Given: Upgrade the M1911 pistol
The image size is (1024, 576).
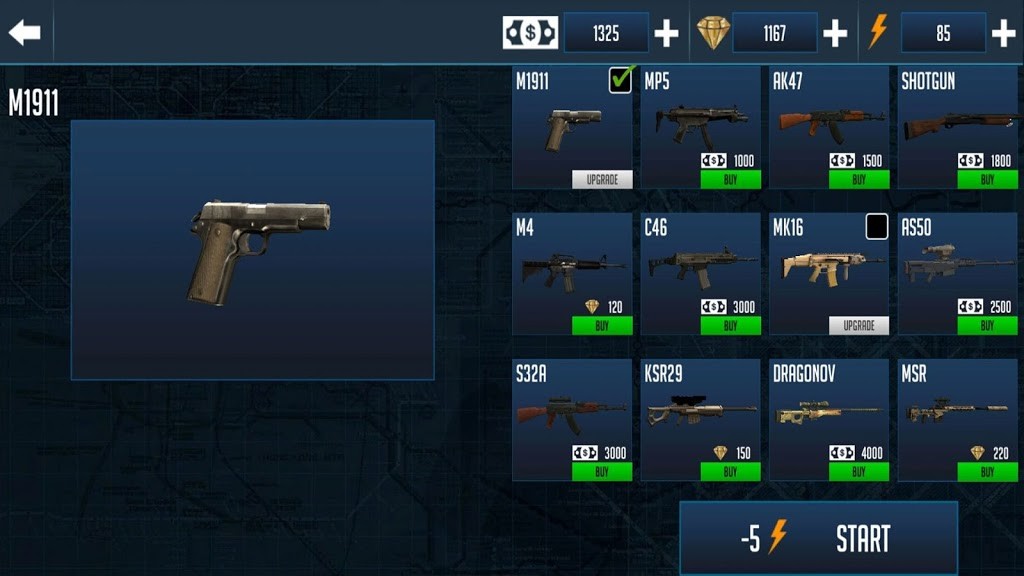Looking at the screenshot, I should (602, 180).
